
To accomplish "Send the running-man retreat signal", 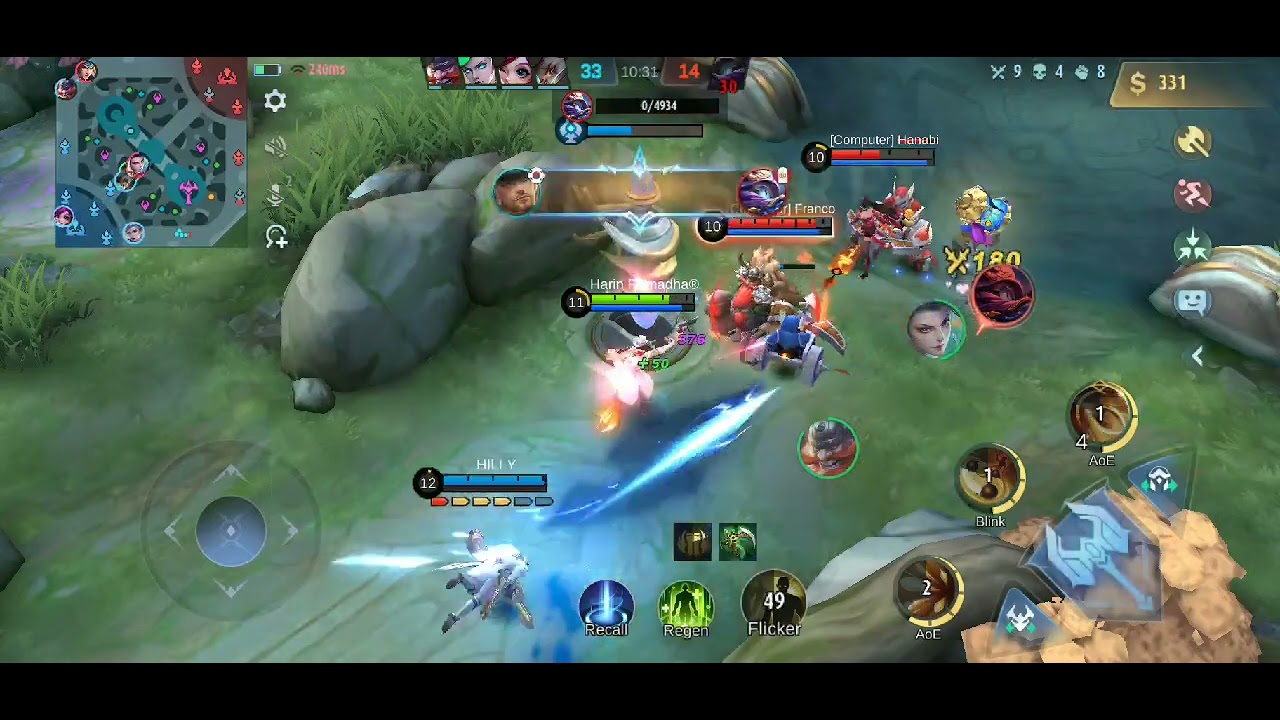I will (1192, 194).
